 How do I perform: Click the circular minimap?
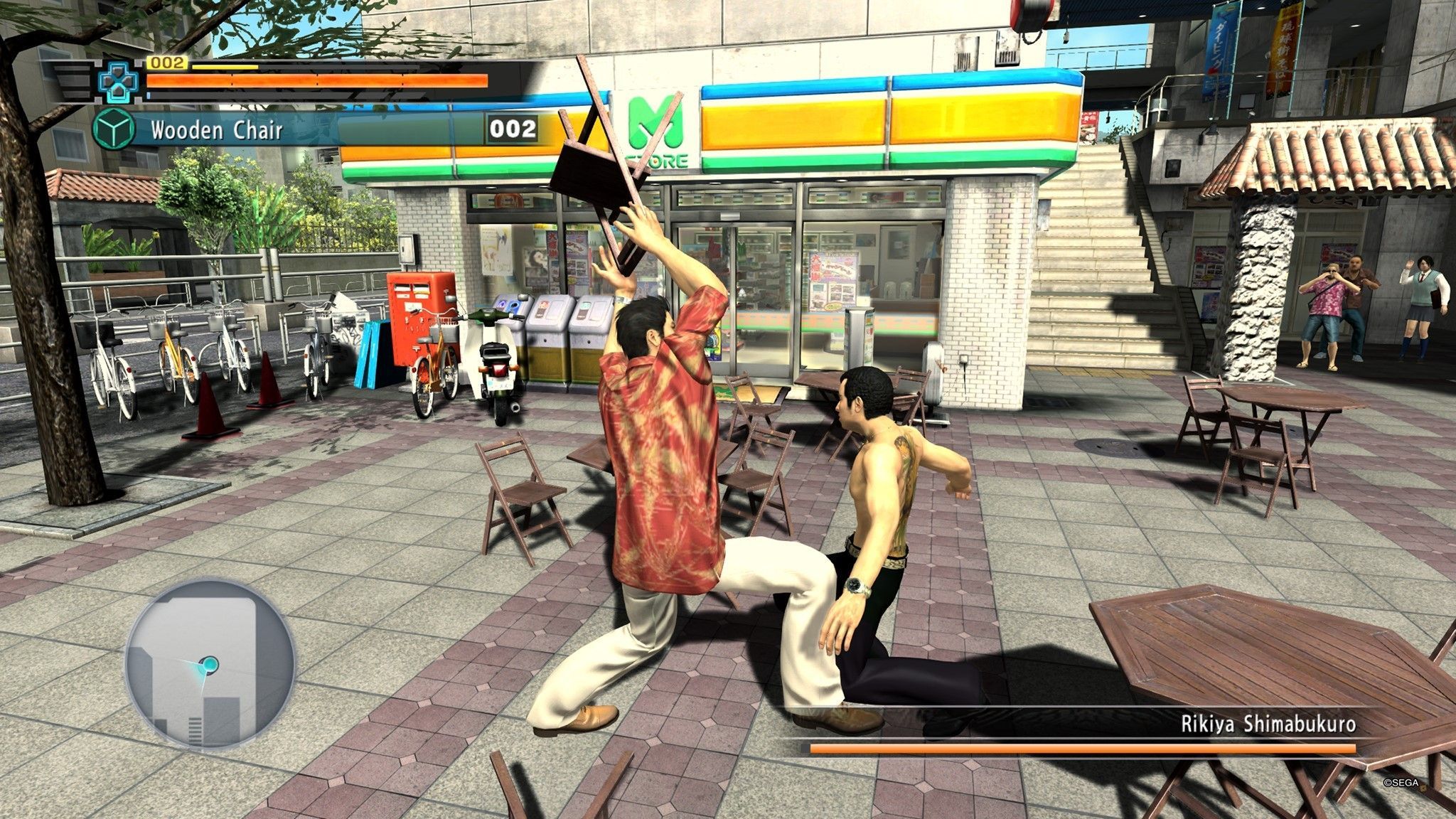tap(210, 665)
